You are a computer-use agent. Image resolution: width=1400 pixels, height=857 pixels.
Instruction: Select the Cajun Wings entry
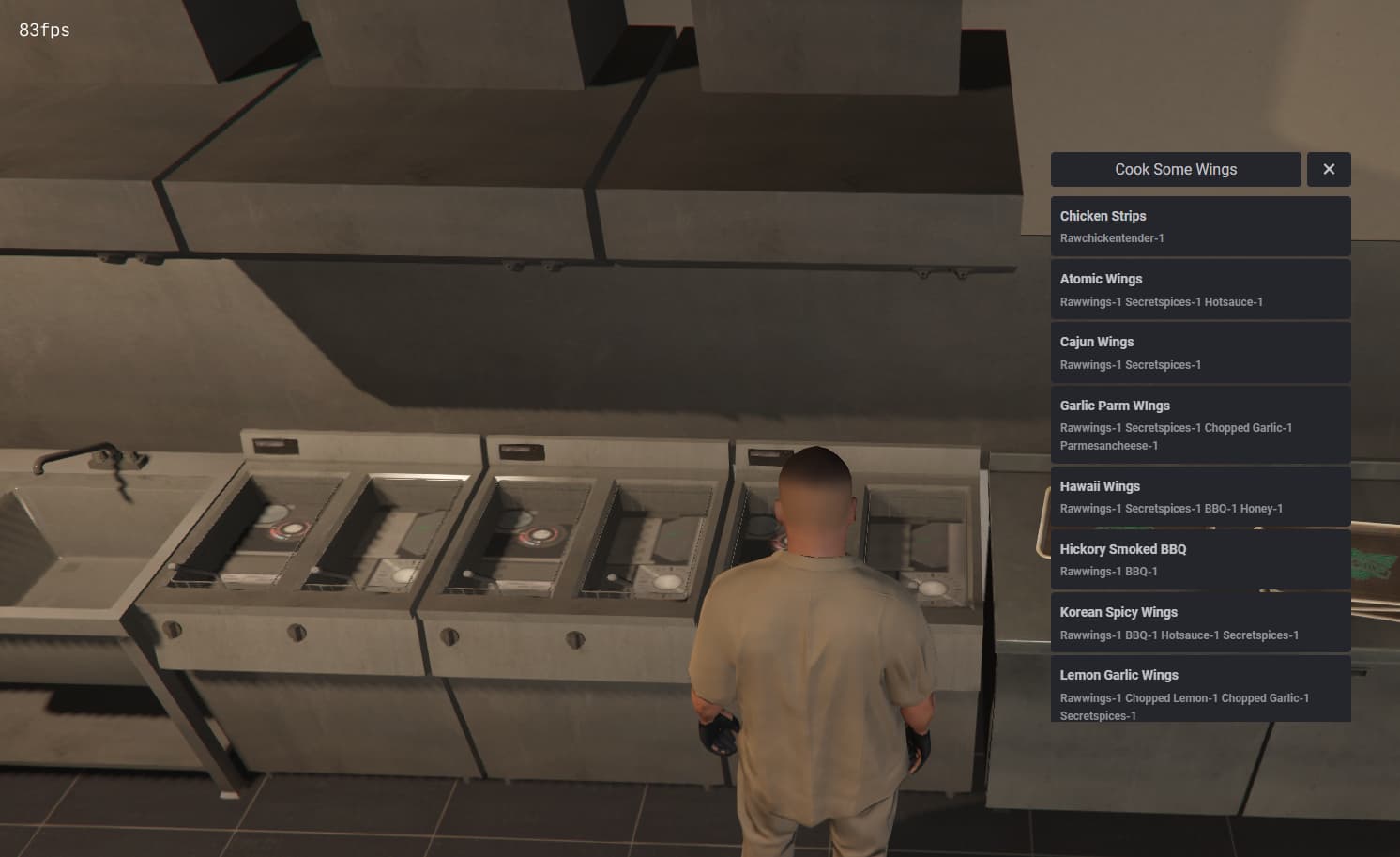tap(1096, 342)
